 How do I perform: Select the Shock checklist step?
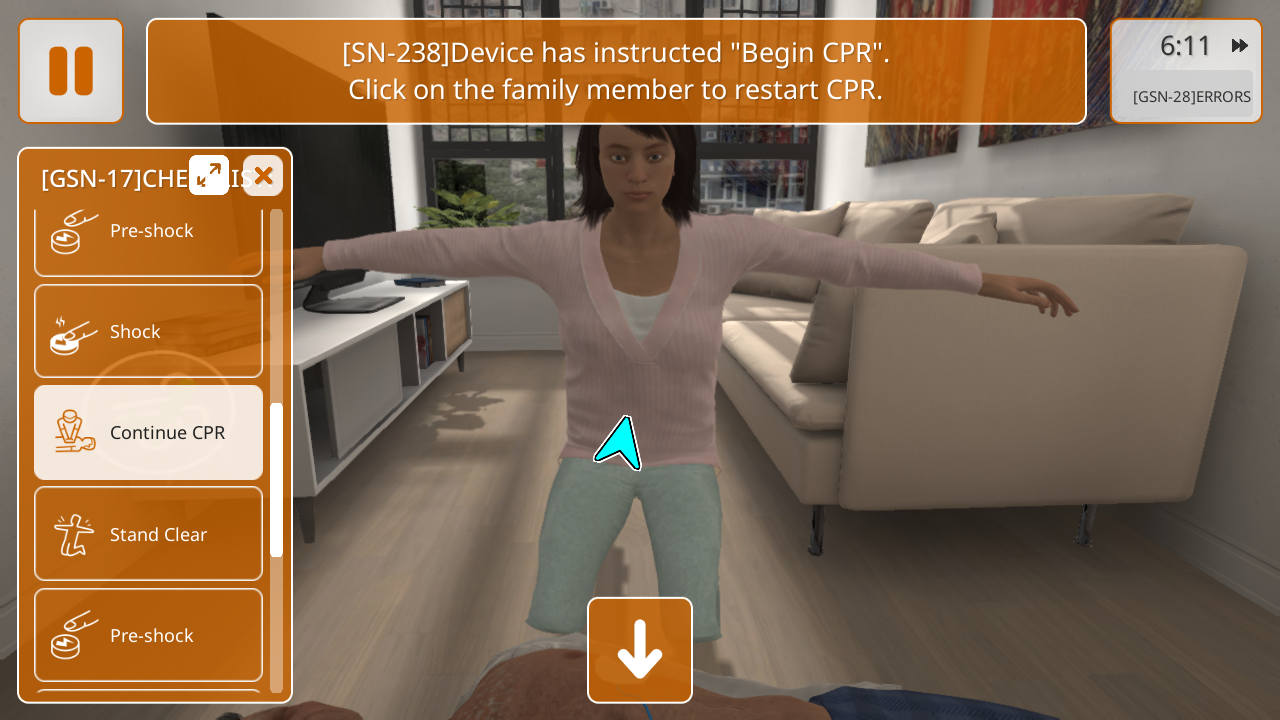[x=149, y=332]
